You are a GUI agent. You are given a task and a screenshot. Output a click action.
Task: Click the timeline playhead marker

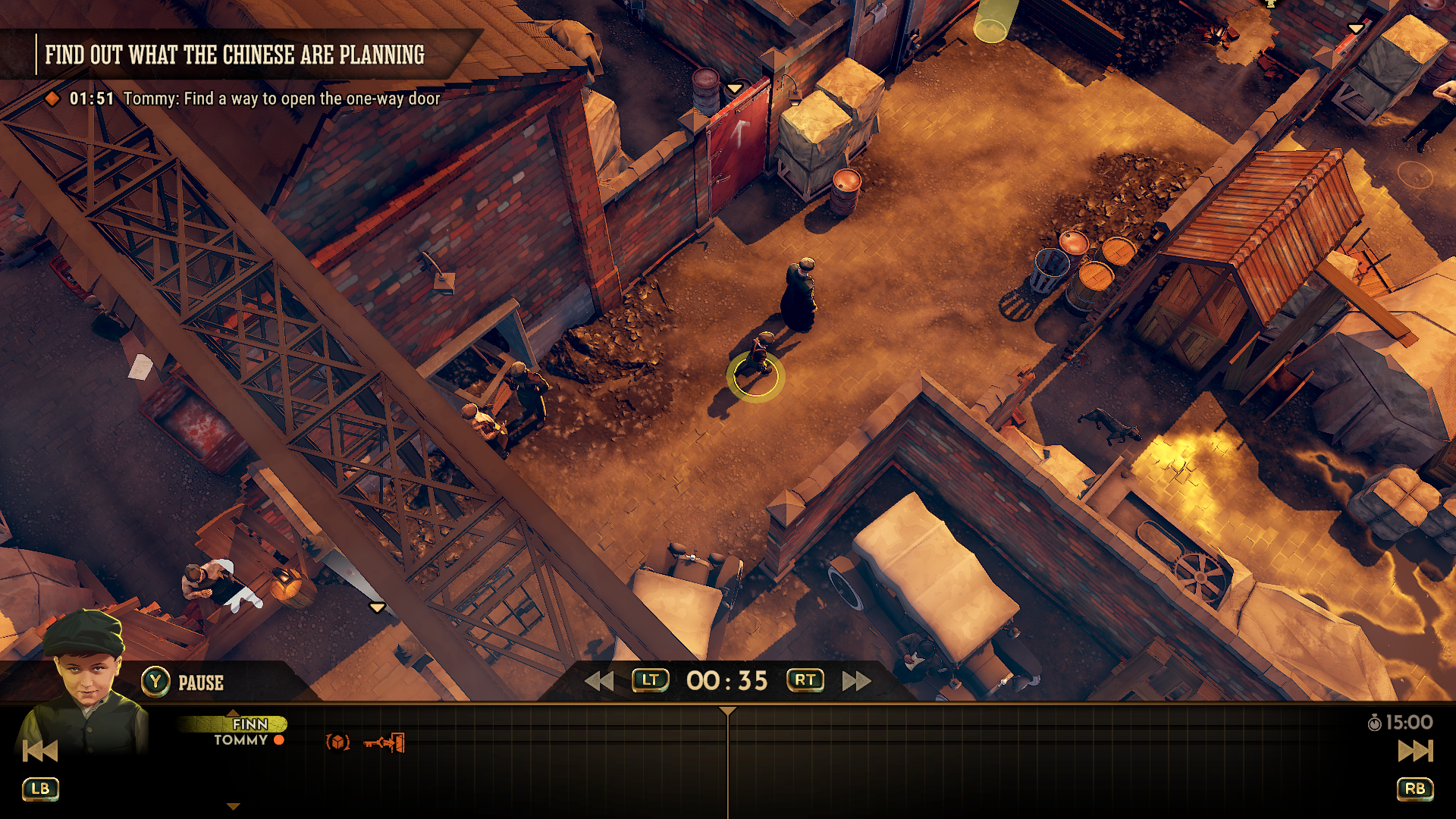727,711
